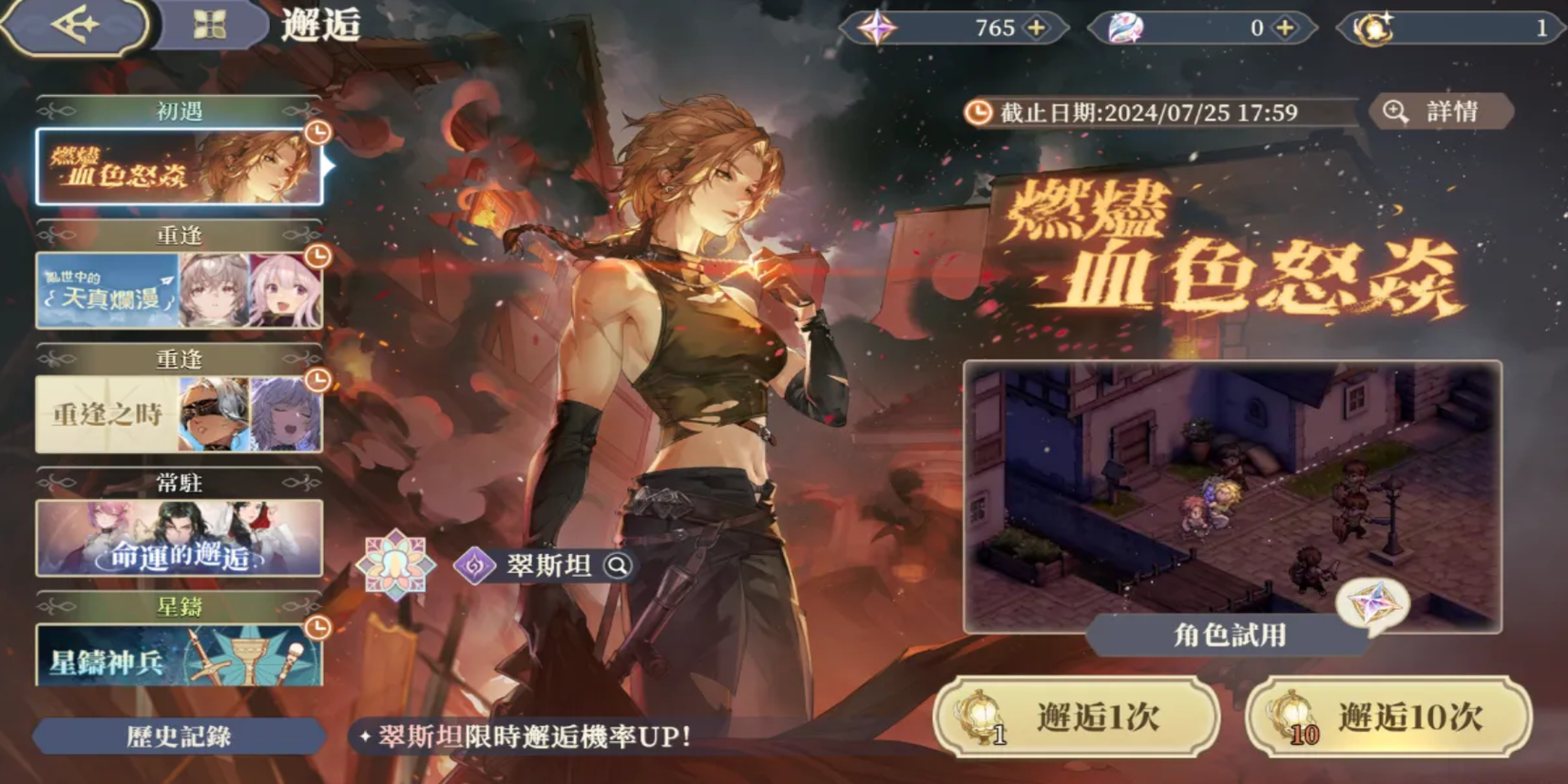Open 歷史記錄 to view pull history
1568x784 pixels.
179,735
